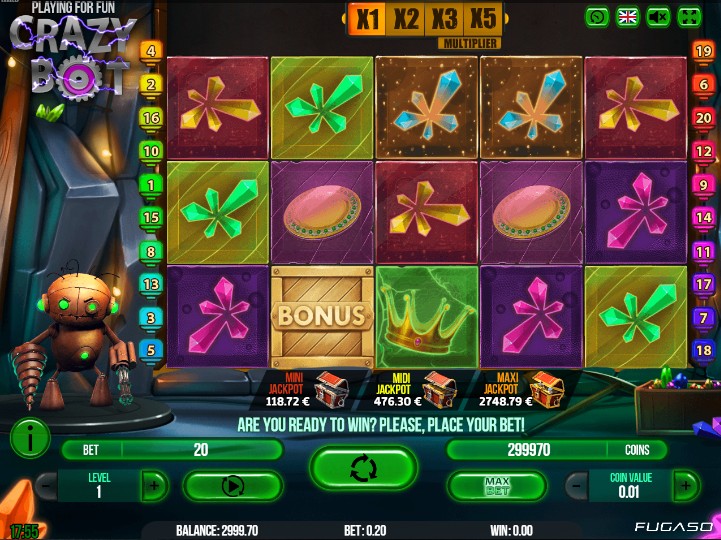
Task: Change language via the UK flag button
Action: (x=628, y=16)
